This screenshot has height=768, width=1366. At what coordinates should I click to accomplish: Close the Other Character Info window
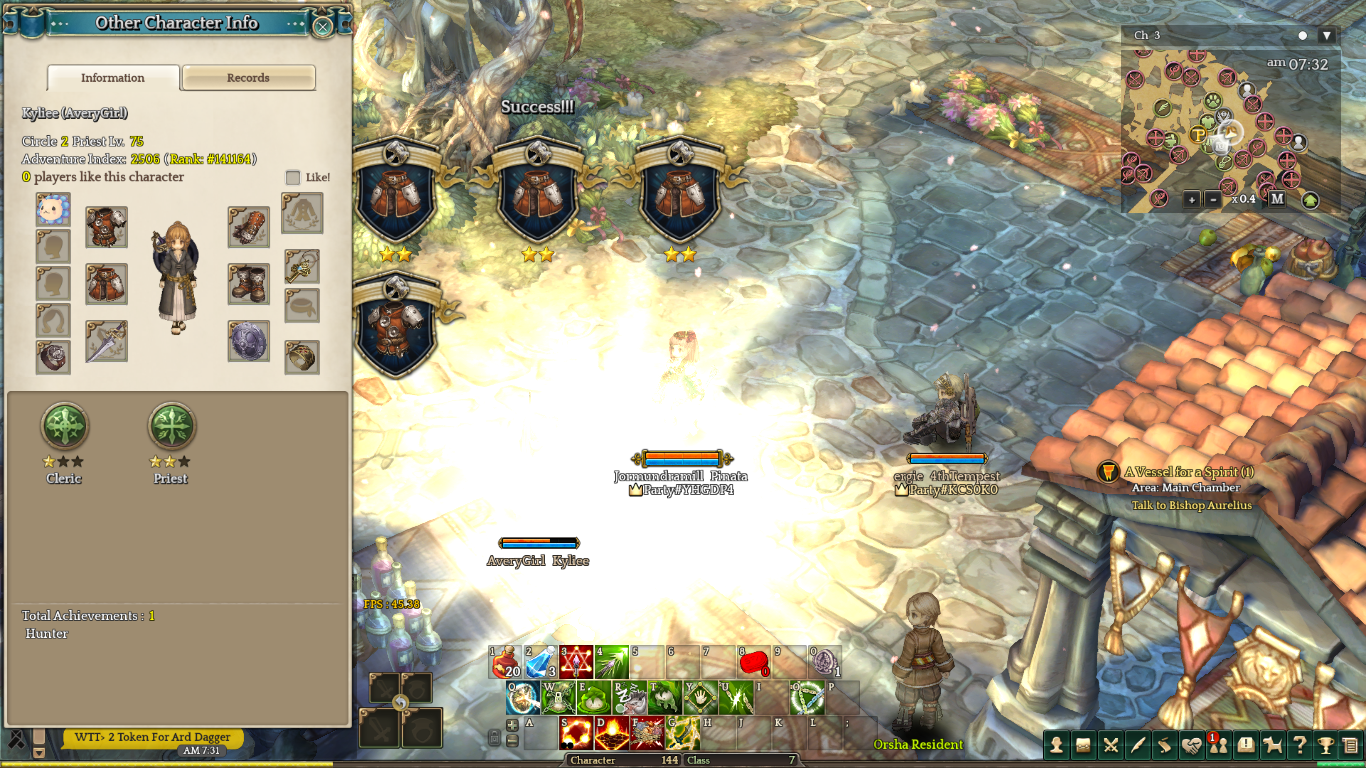pos(322,26)
